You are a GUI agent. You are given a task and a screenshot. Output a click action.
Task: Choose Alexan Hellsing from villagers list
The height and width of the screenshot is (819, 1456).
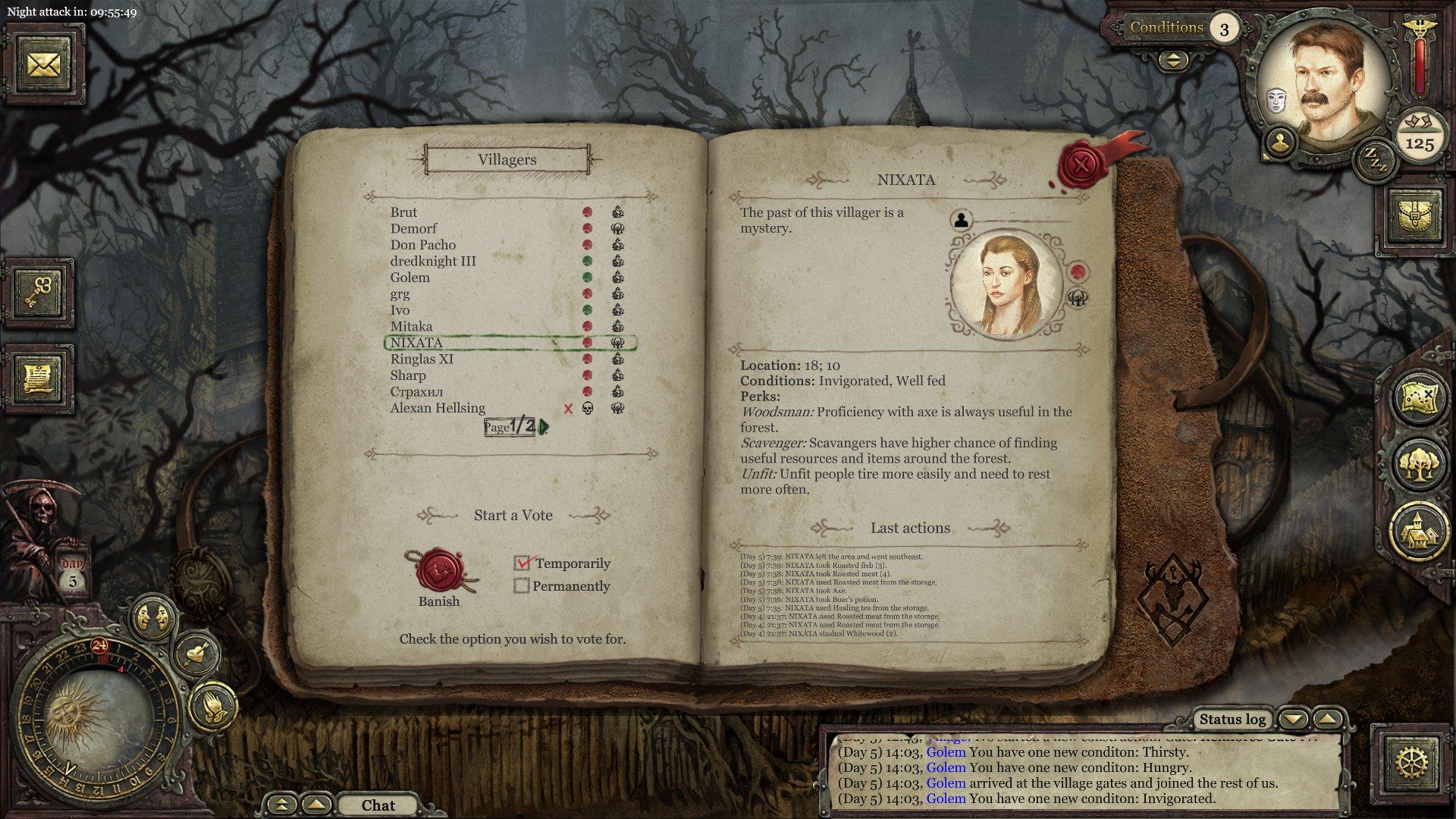[438, 408]
